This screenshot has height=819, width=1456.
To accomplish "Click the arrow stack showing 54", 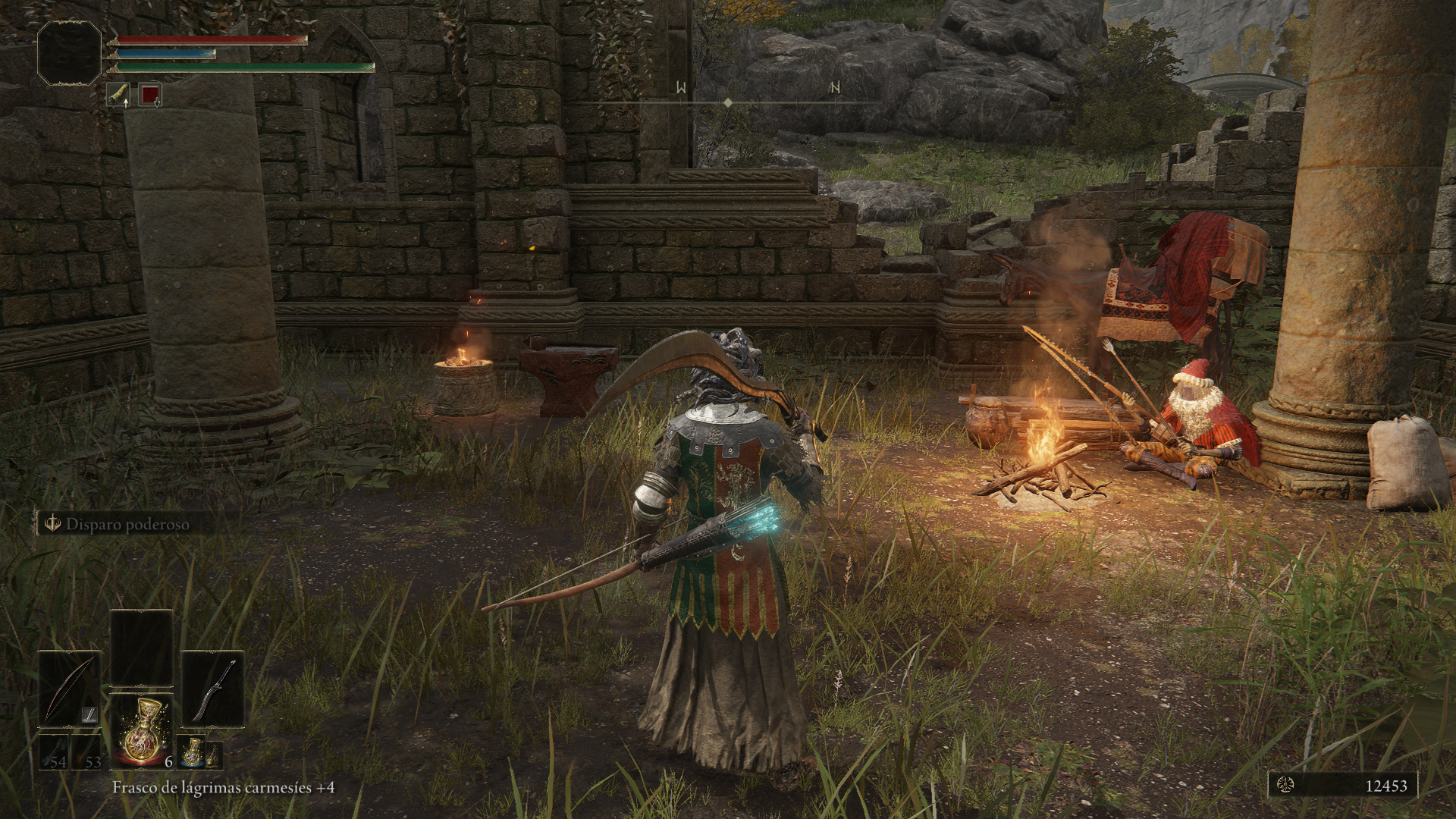I will click(x=54, y=753).
